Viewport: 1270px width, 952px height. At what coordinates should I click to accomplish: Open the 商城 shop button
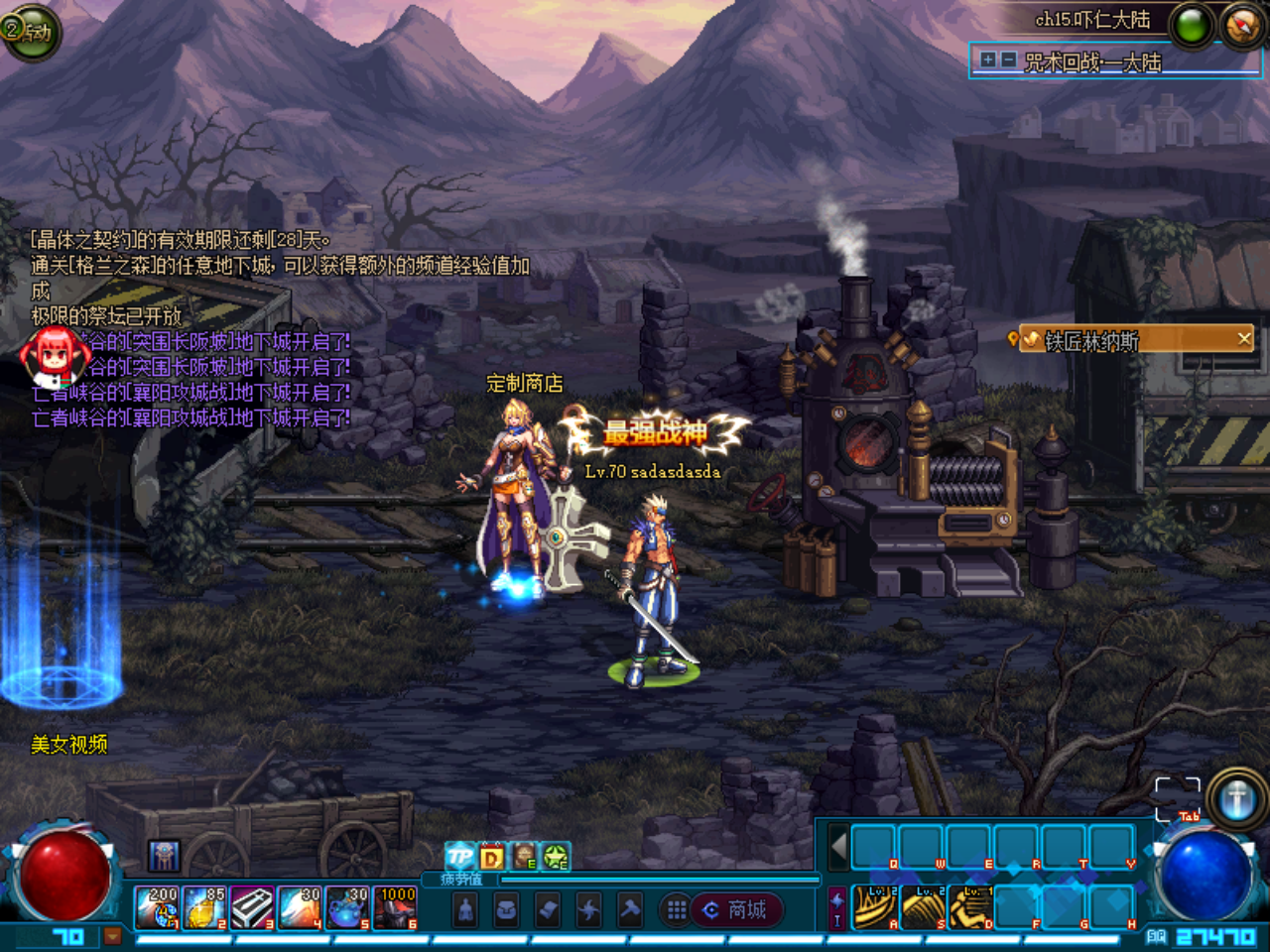736,910
